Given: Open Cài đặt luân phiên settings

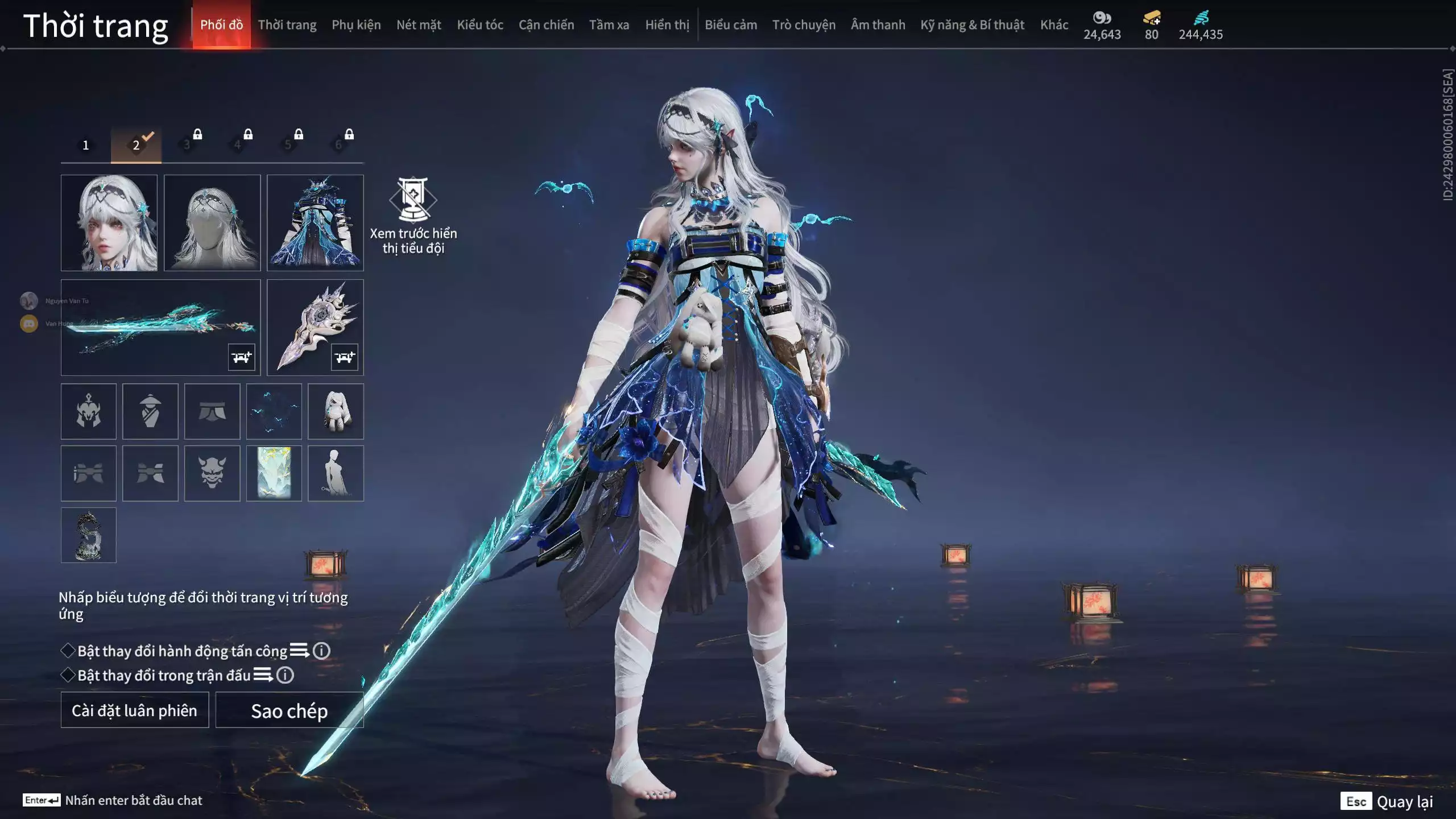Looking at the screenshot, I should pyautogui.click(x=135, y=710).
